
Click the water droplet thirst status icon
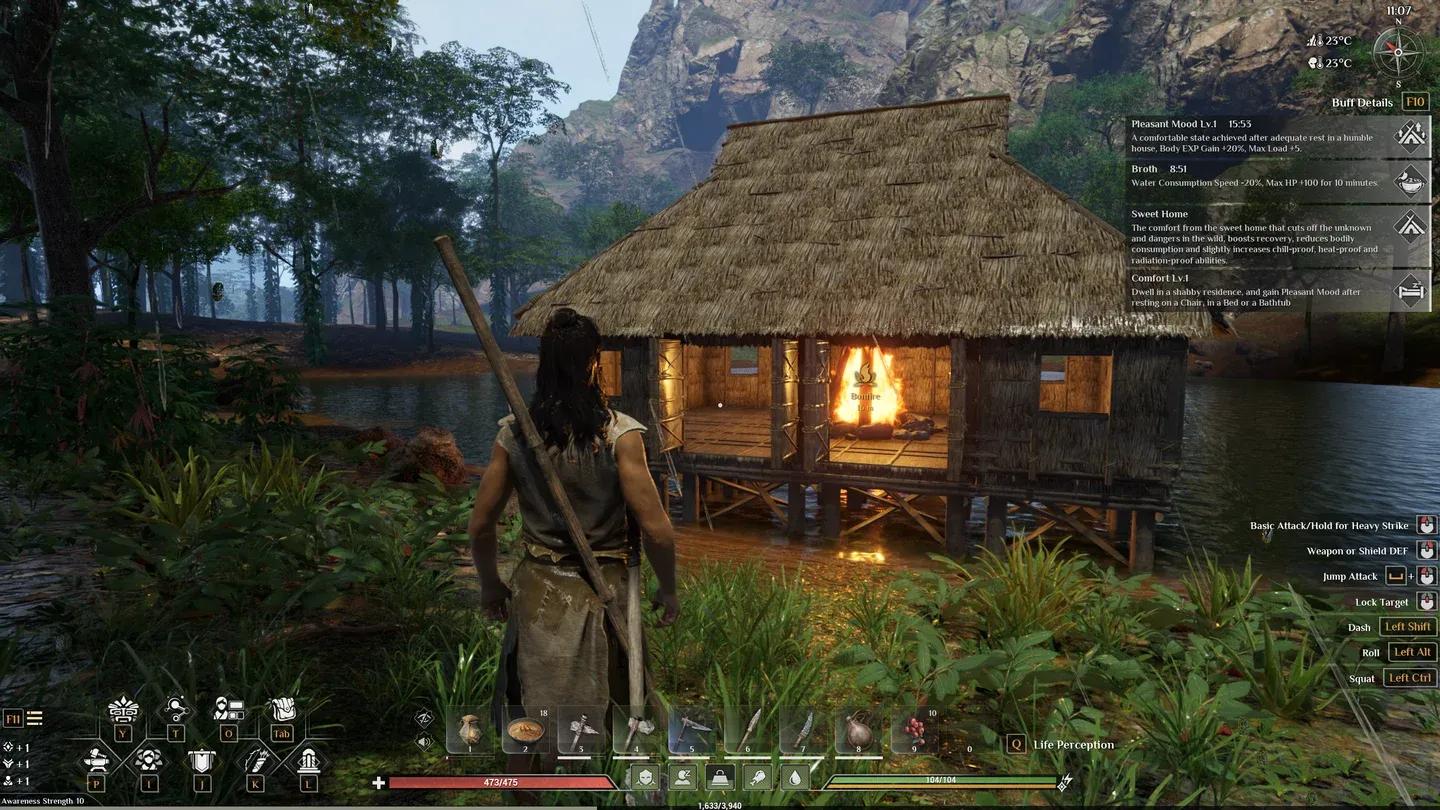tap(793, 778)
